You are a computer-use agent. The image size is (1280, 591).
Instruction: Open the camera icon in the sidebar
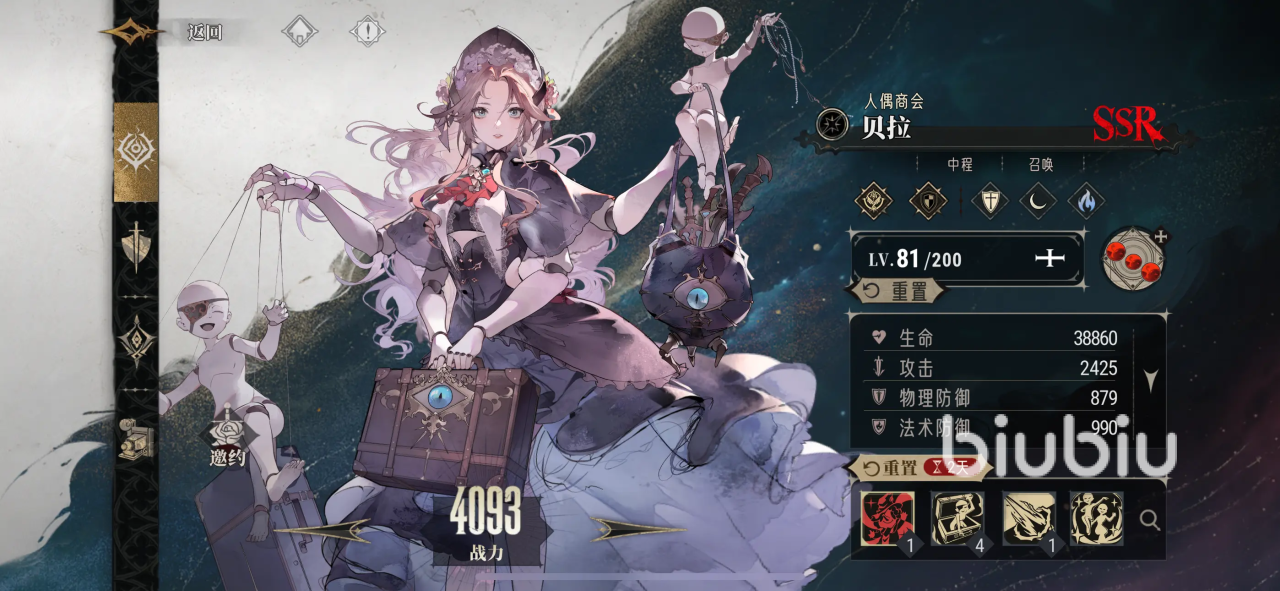pyautogui.click(x=134, y=438)
